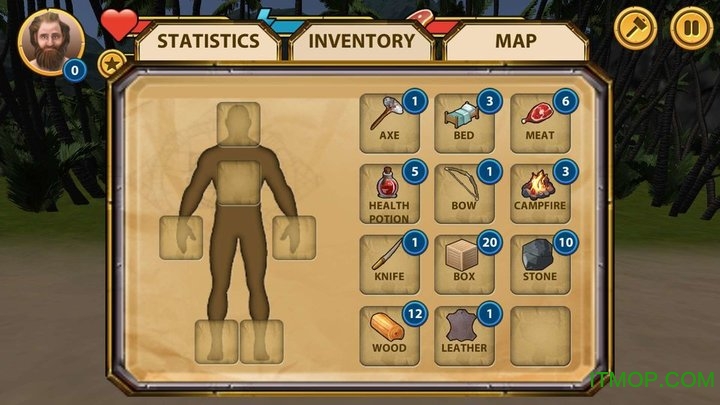Pick the Health Potion slot

click(389, 193)
